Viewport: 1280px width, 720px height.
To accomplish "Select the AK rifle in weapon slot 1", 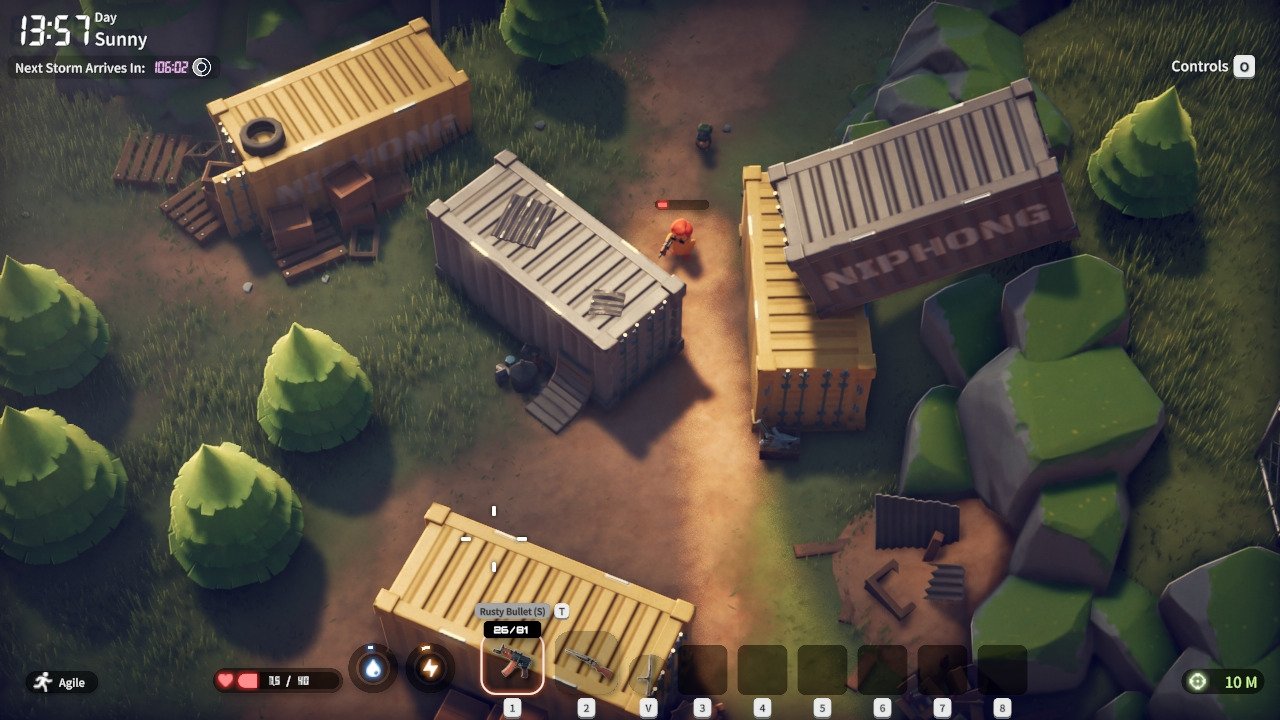I will click(512, 662).
